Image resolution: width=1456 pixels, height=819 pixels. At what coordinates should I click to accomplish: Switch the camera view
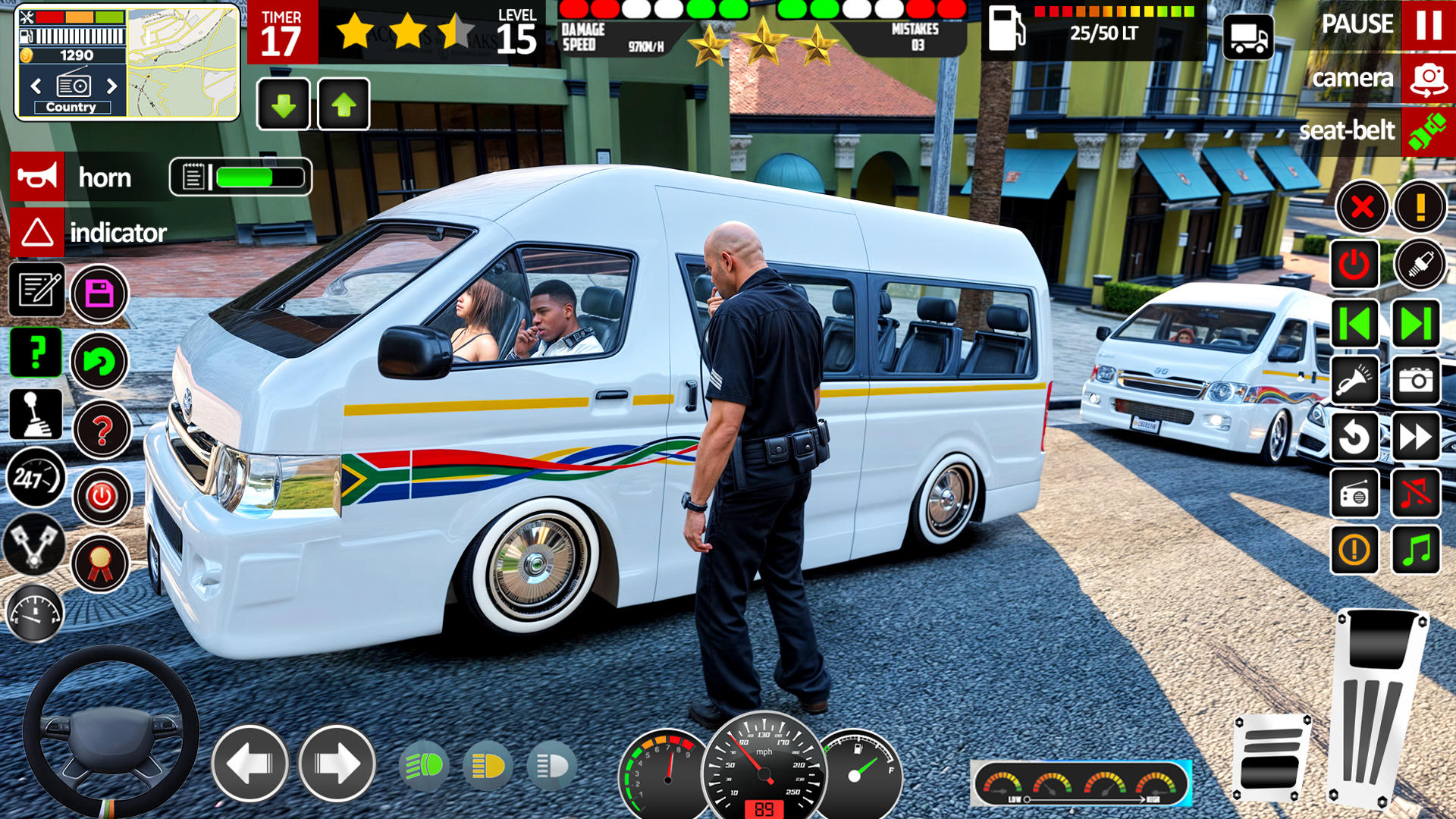(x=1428, y=78)
